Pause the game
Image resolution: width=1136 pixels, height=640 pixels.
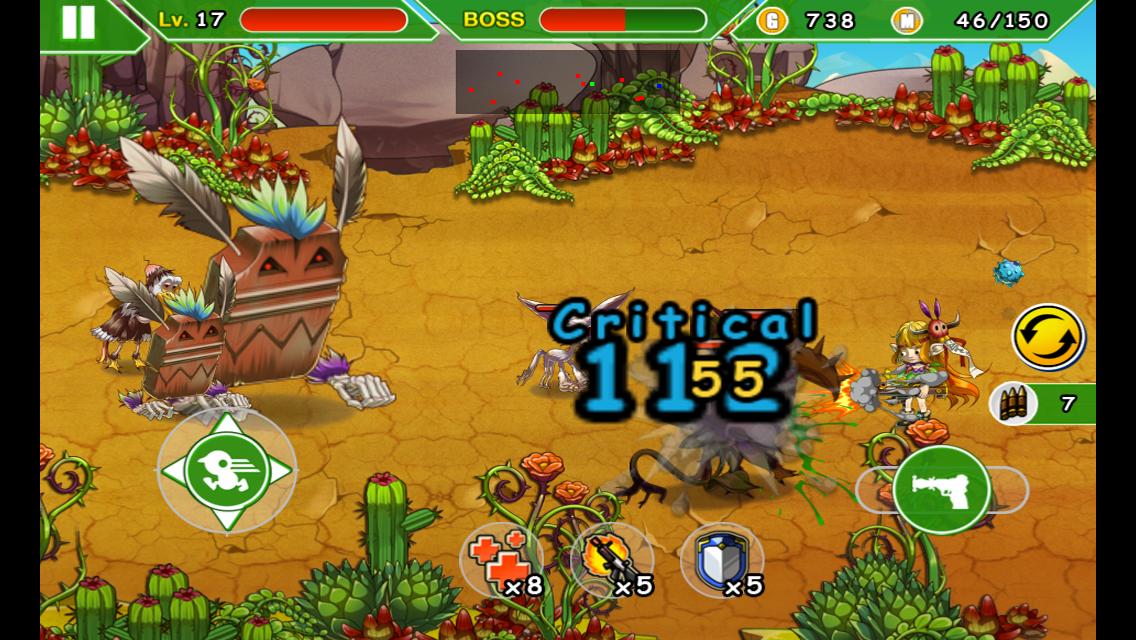78,22
